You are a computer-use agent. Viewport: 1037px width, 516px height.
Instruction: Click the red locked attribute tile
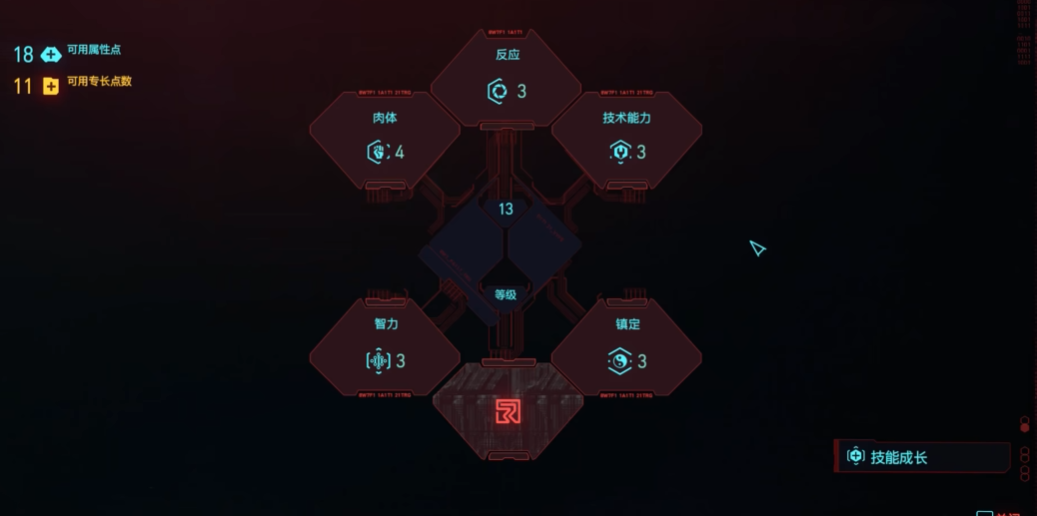point(507,411)
